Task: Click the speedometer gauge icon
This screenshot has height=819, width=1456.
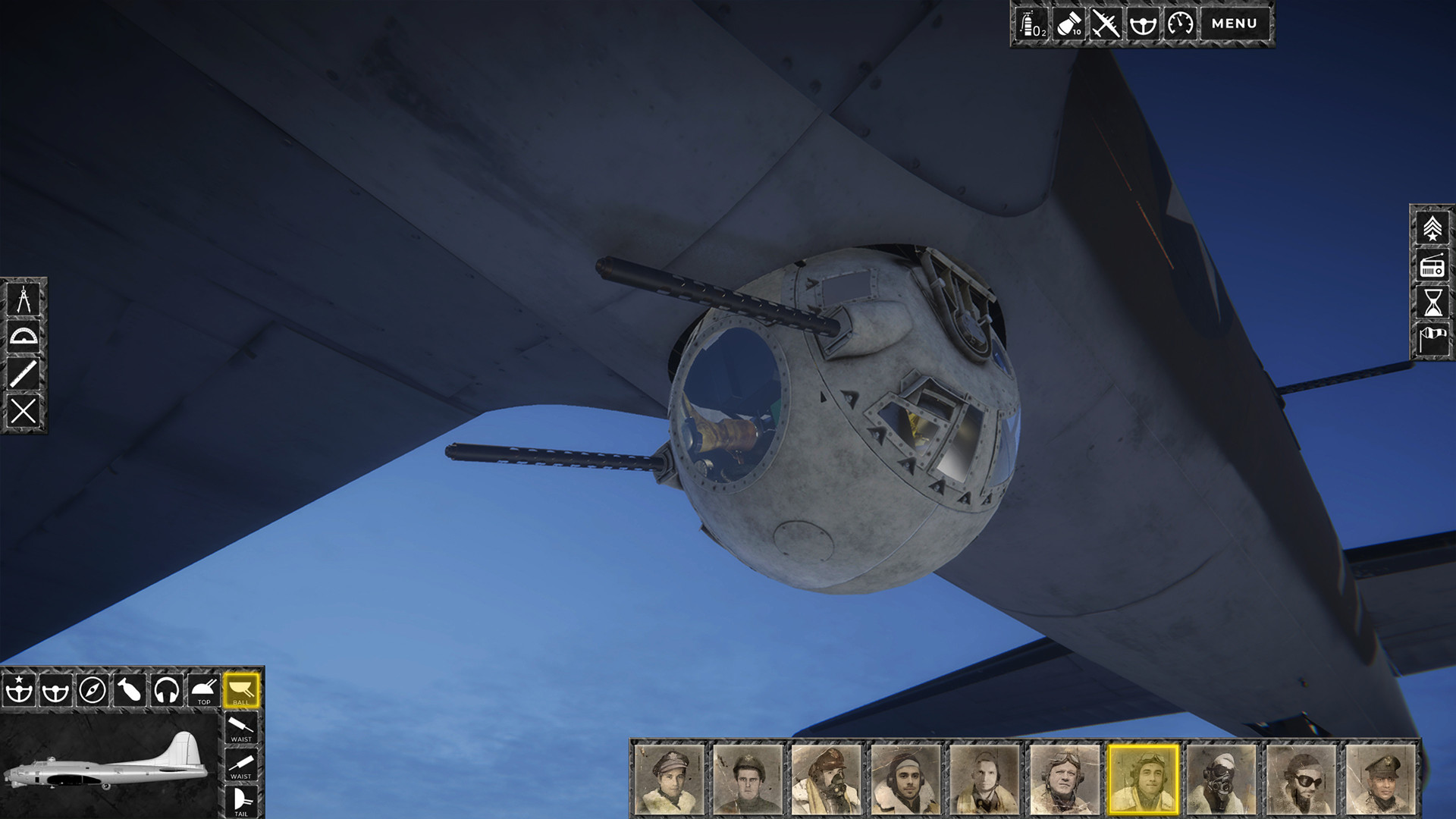Action: pyautogui.click(x=1180, y=24)
